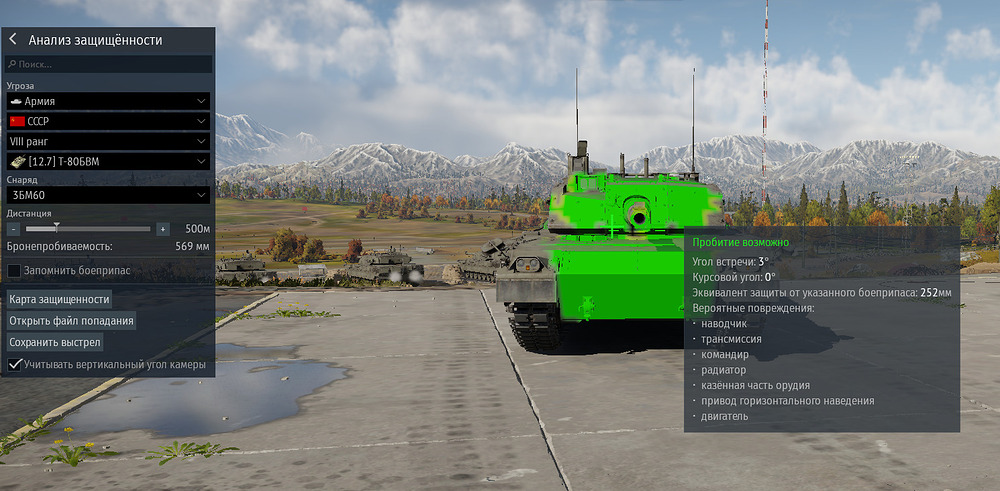The image size is (1000, 491).
Task: Select Открыть файл попадания
Action: coord(70,321)
